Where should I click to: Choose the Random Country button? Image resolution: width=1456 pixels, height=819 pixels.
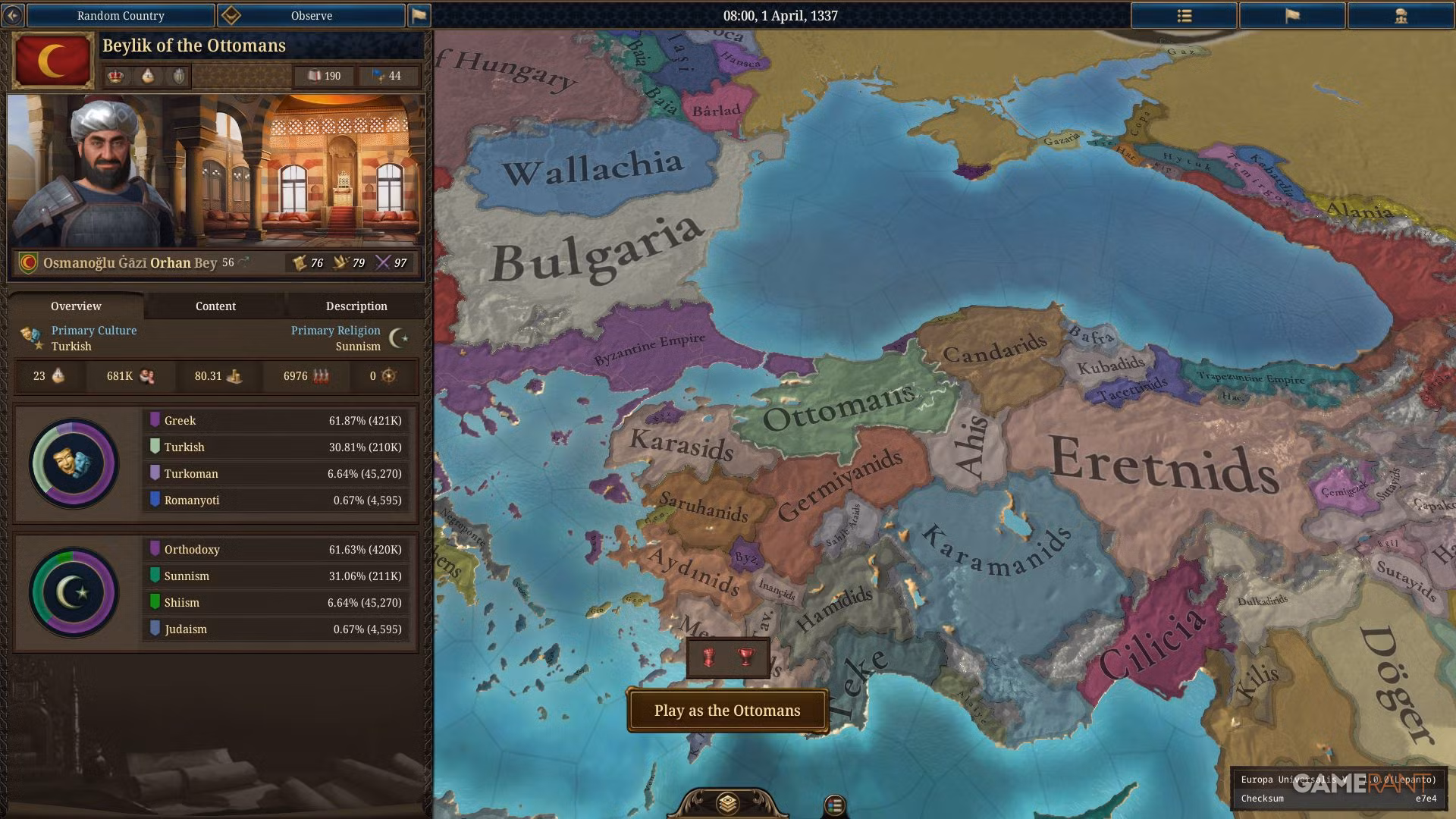click(121, 15)
